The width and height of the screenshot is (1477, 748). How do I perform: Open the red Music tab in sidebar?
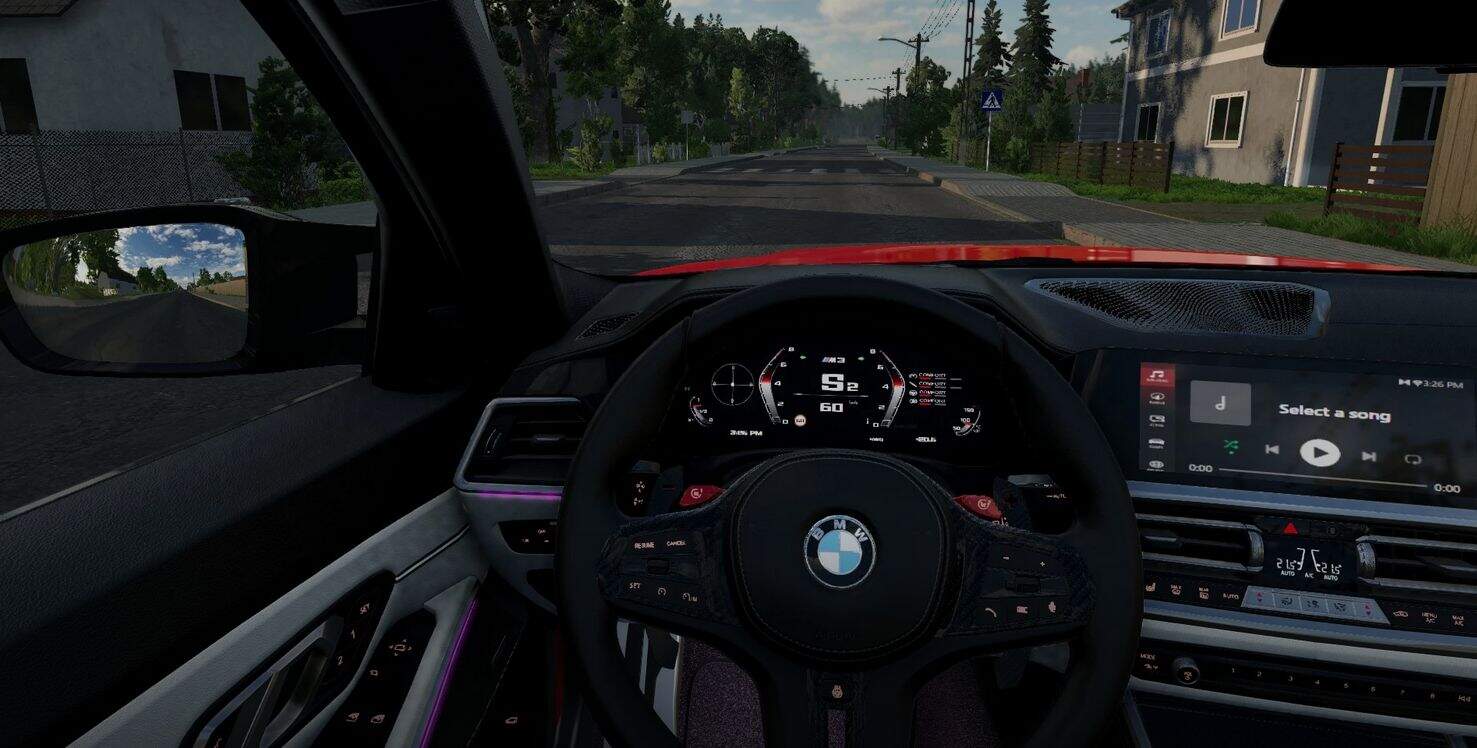click(1158, 377)
